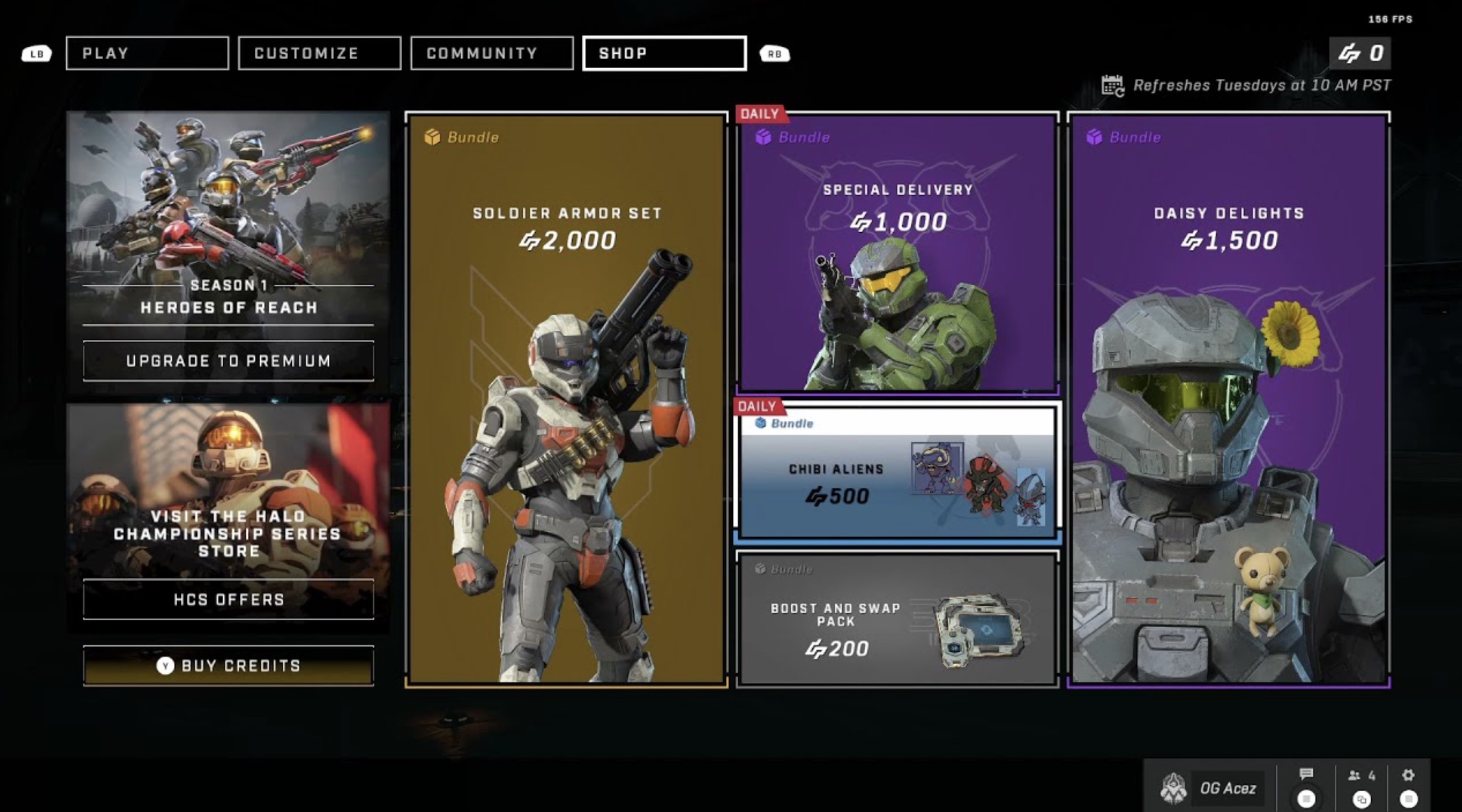Choose Buy Credits

pyautogui.click(x=228, y=665)
